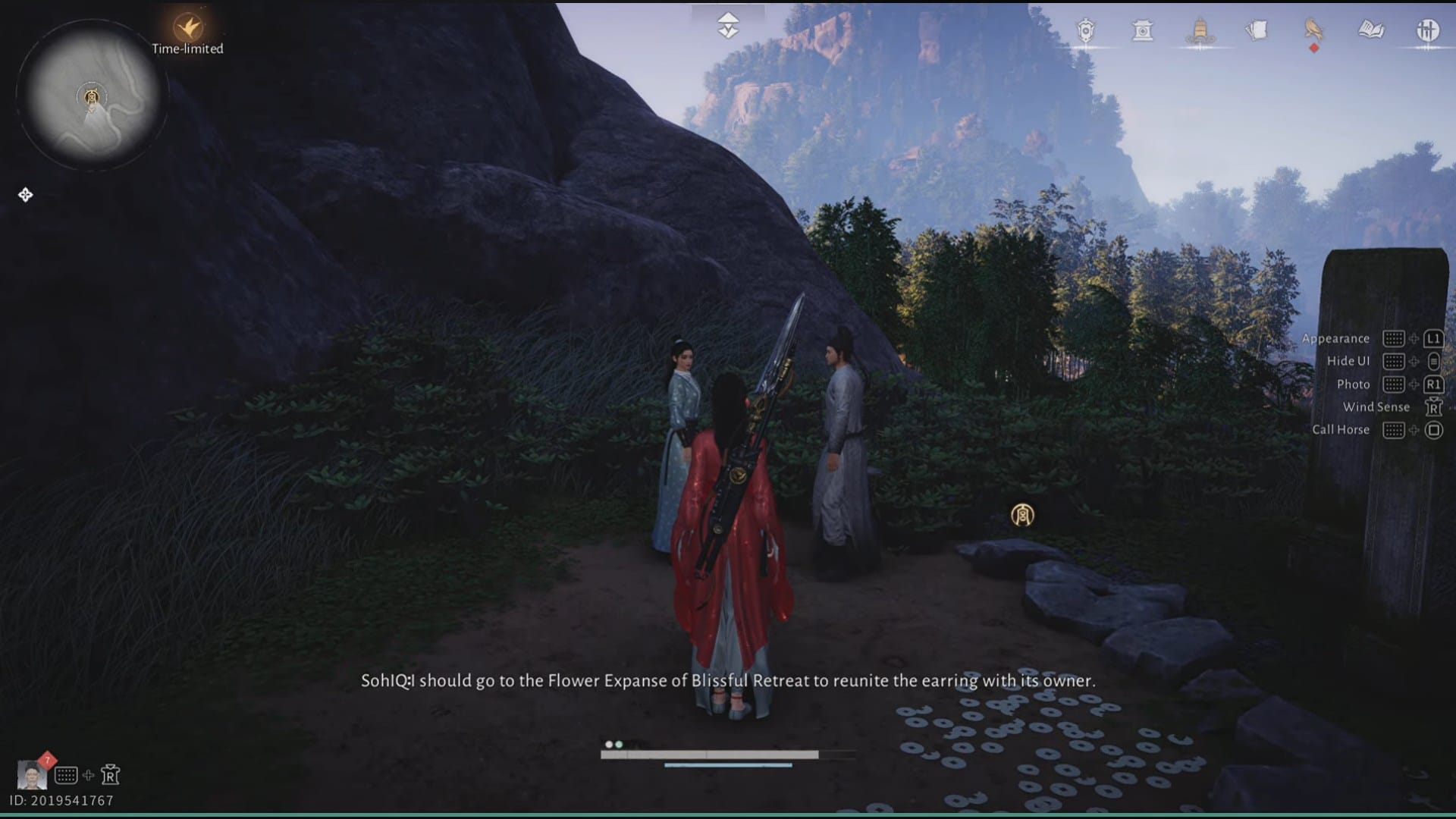Open the open-book journal icon
Viewport: 1456px width, 819px height.
(x=1371, y=30)
